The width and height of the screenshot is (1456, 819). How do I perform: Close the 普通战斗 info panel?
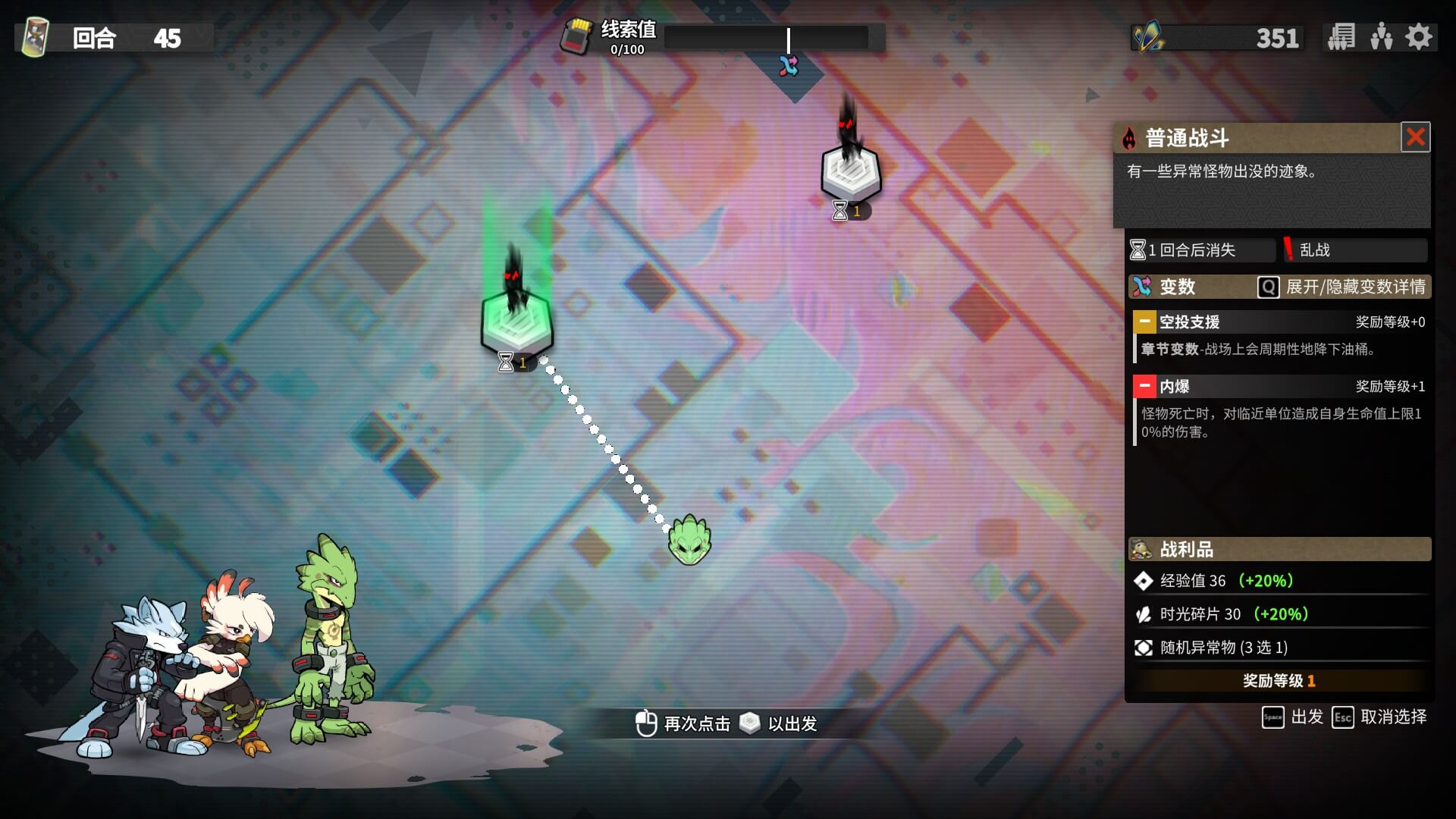coord(1415,137)
